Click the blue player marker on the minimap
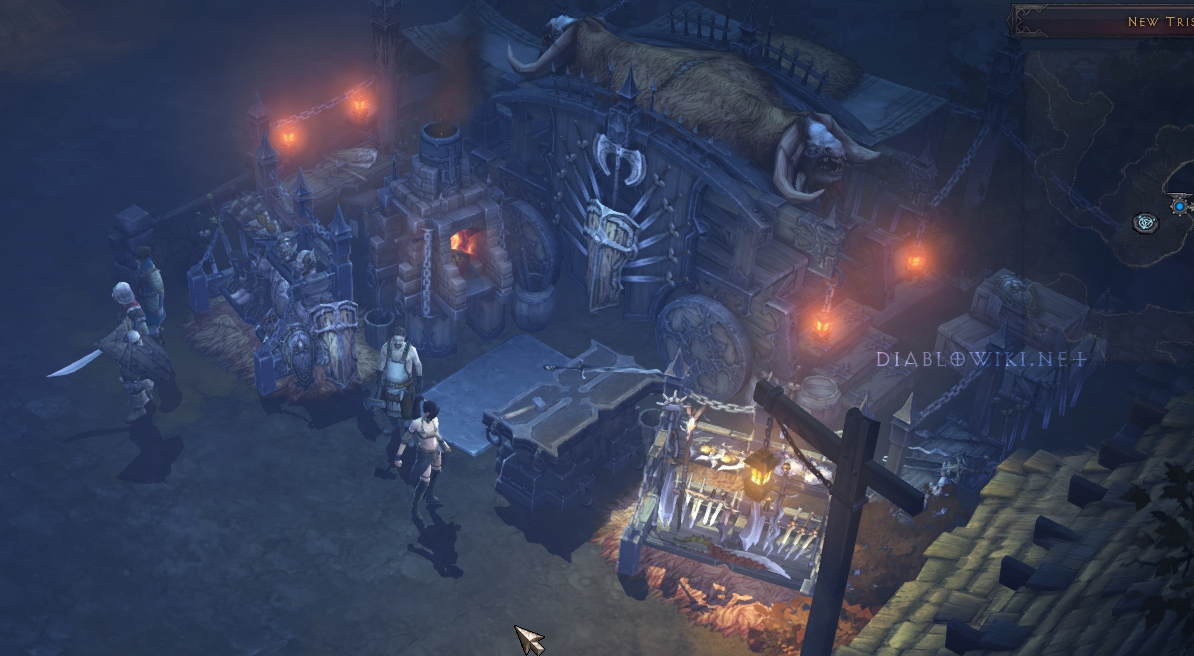Screen dimensions: 1194x656 coord(1180,206)
